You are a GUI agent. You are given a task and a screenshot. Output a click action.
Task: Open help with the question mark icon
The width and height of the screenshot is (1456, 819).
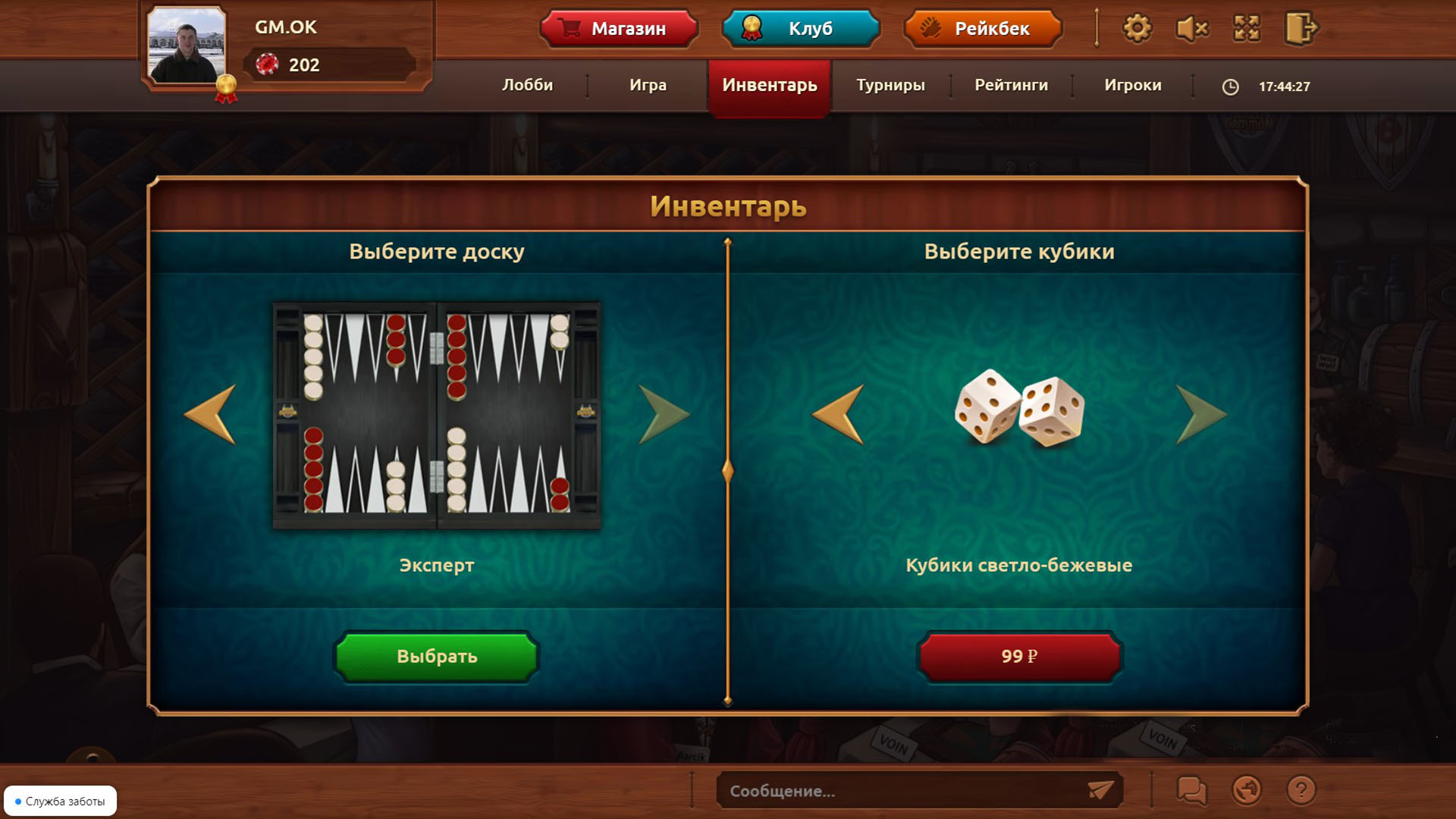[1300, 792]
